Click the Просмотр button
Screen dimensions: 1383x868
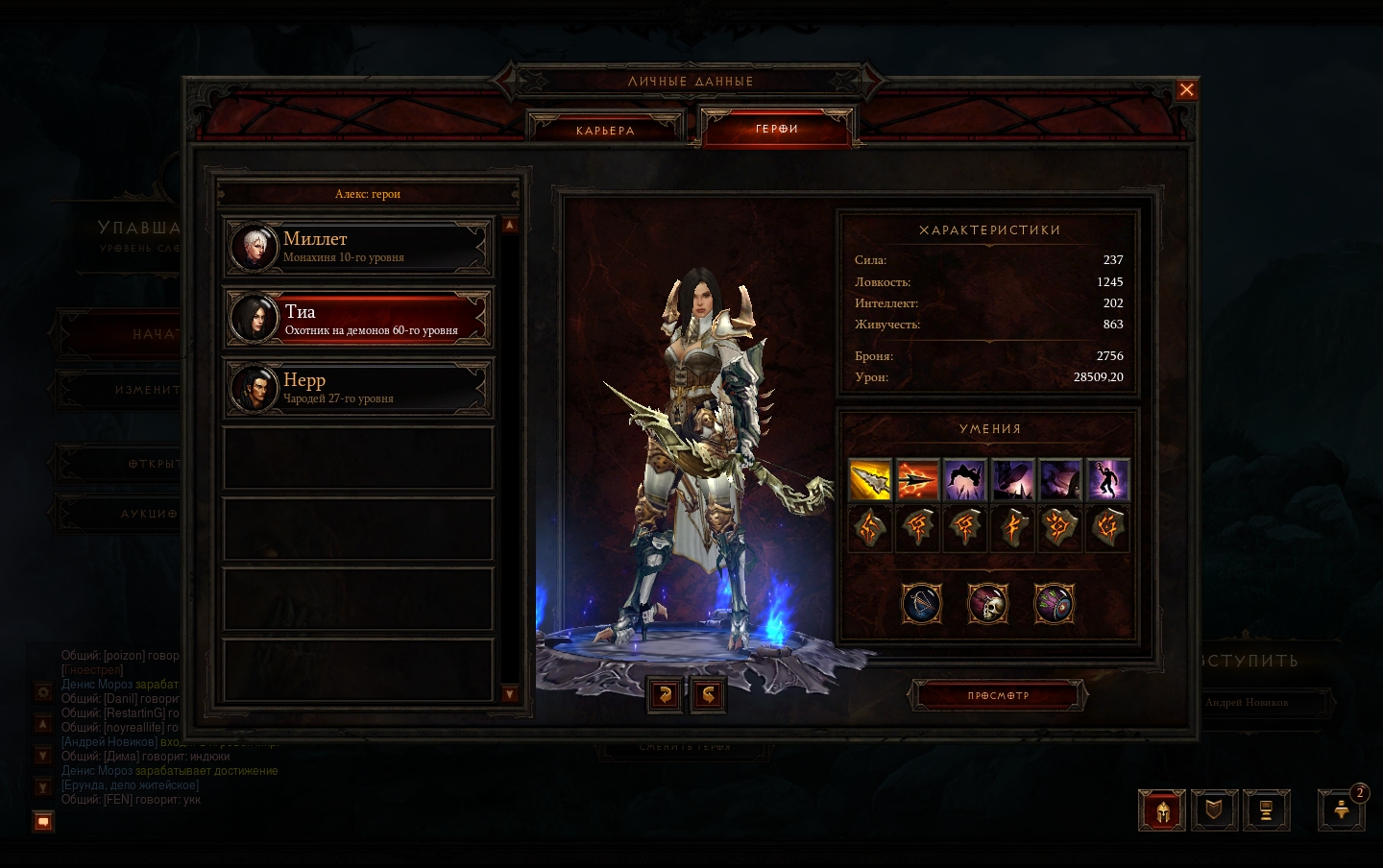[x=998, y=695]
